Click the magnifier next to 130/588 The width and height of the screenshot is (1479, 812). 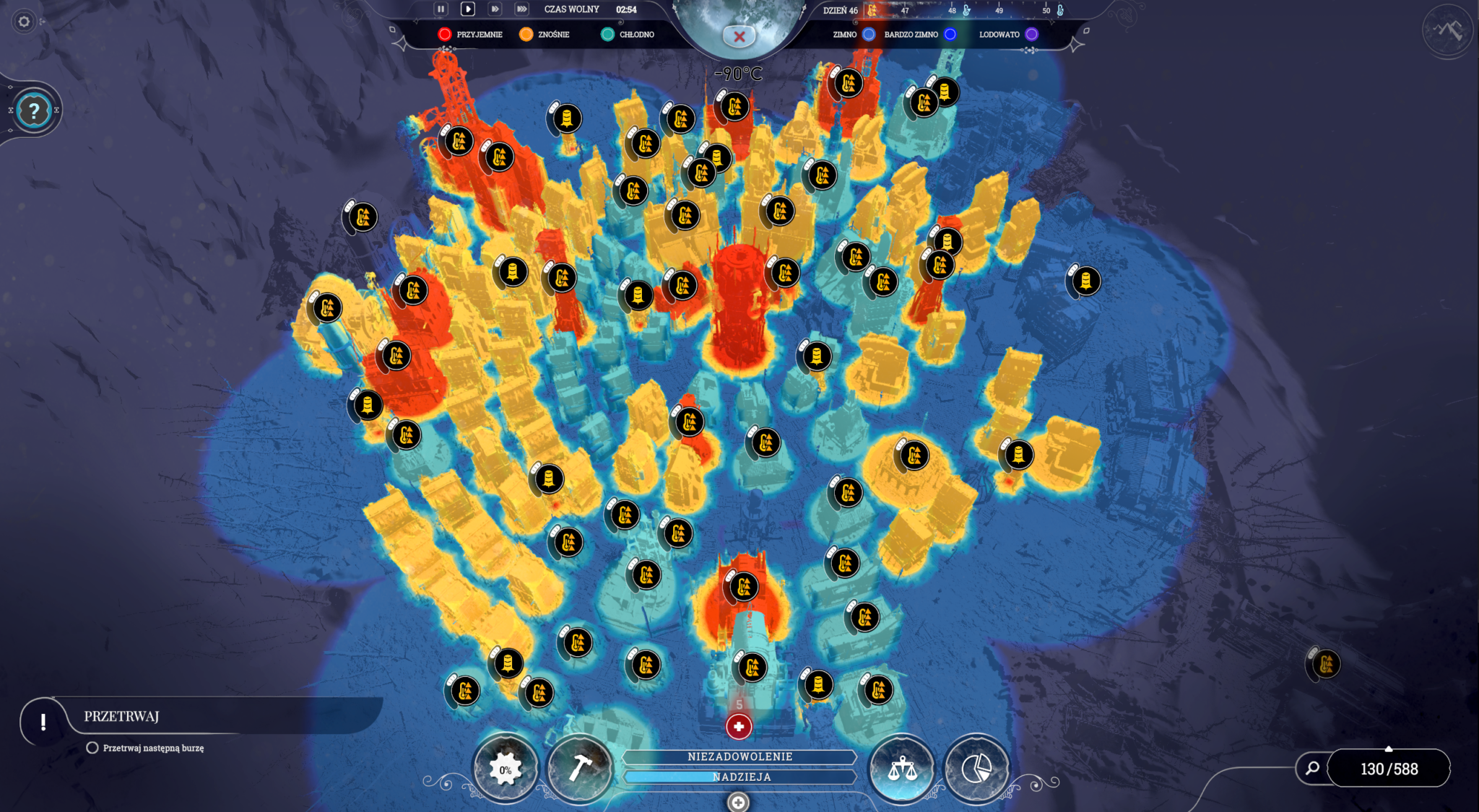coord(1312,768)
